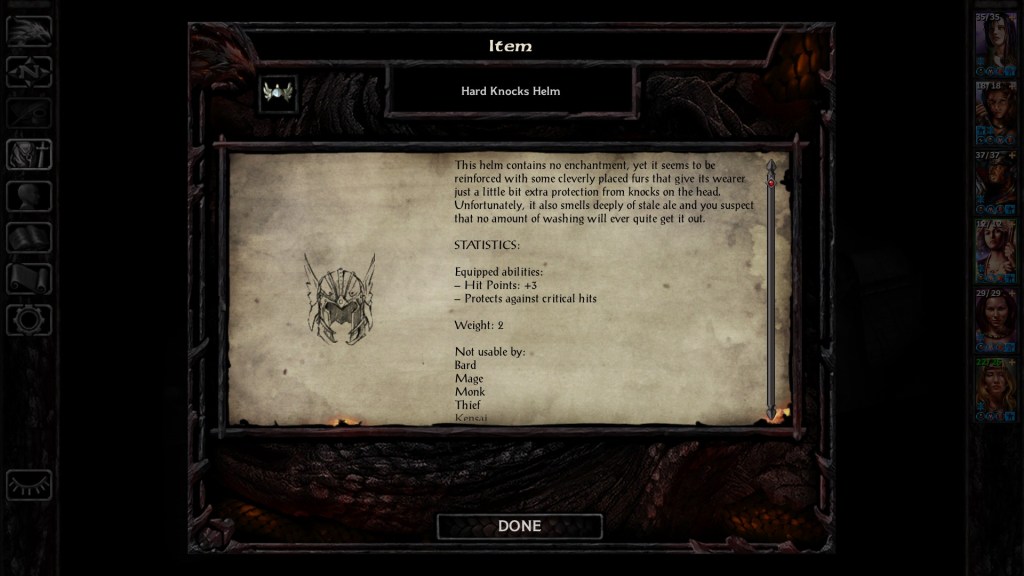Screen dimensions: 1024x576
Task: Click the scrollbar's up arrow
Action: tap(771, 166)
